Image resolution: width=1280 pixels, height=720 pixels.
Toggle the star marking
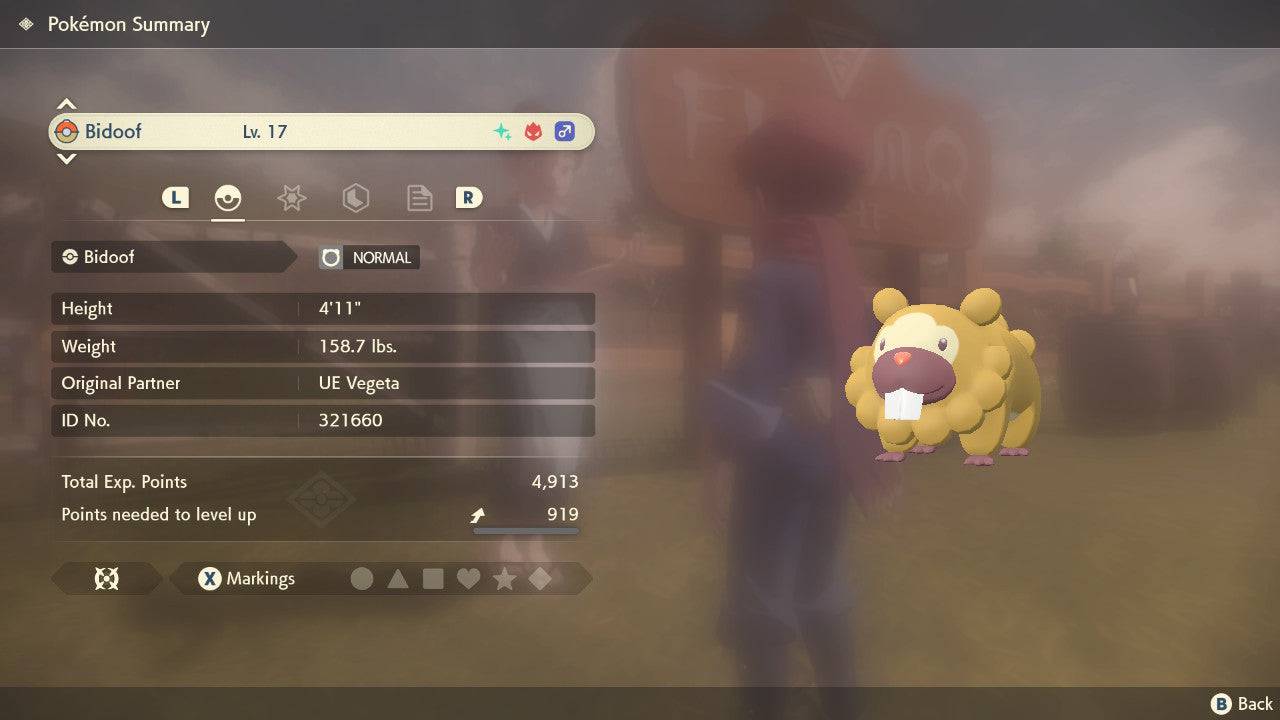(x=505, y=578)
